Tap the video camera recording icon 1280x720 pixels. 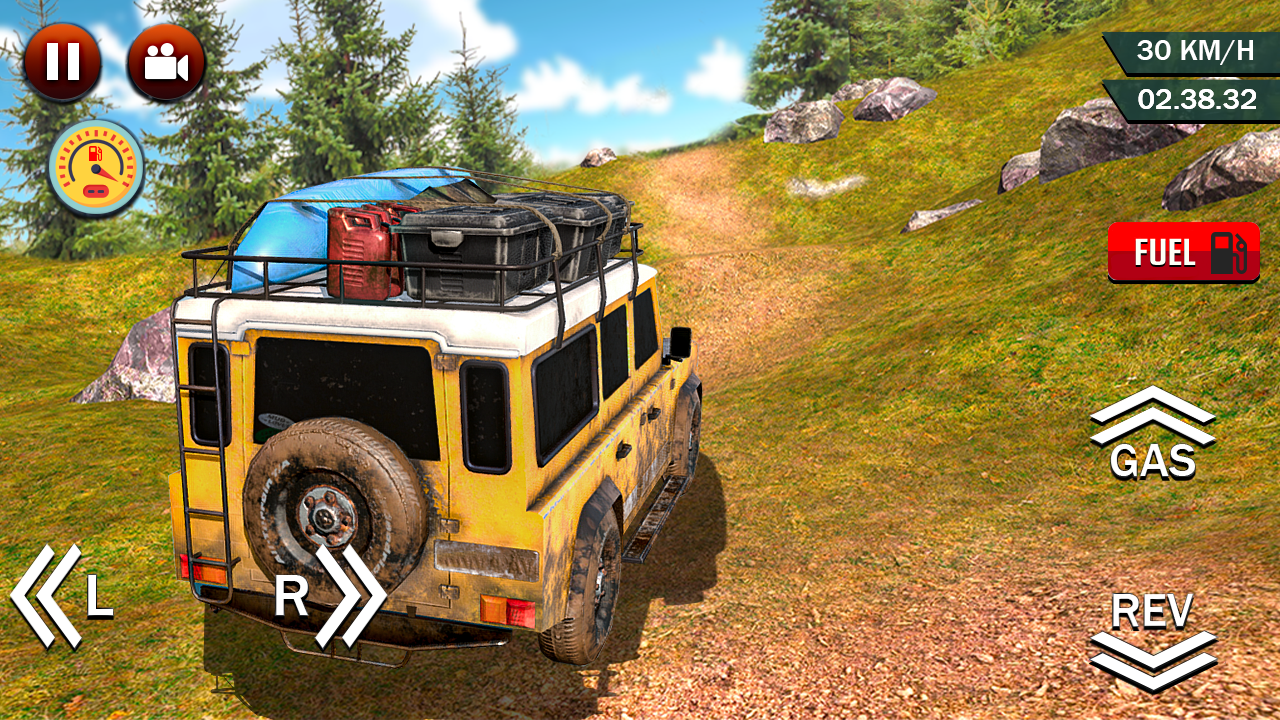tap(166, 60)
